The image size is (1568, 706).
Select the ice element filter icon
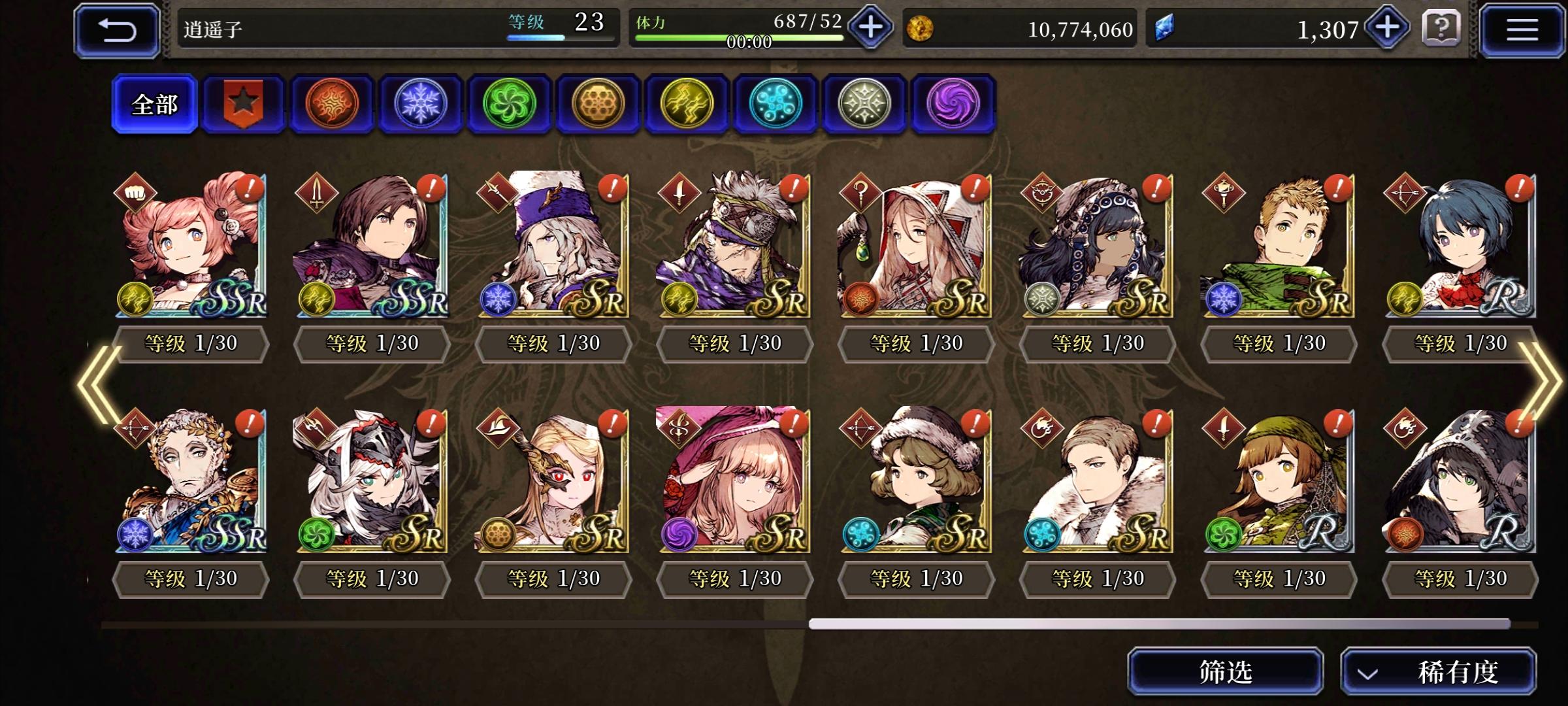pos(421,105)
